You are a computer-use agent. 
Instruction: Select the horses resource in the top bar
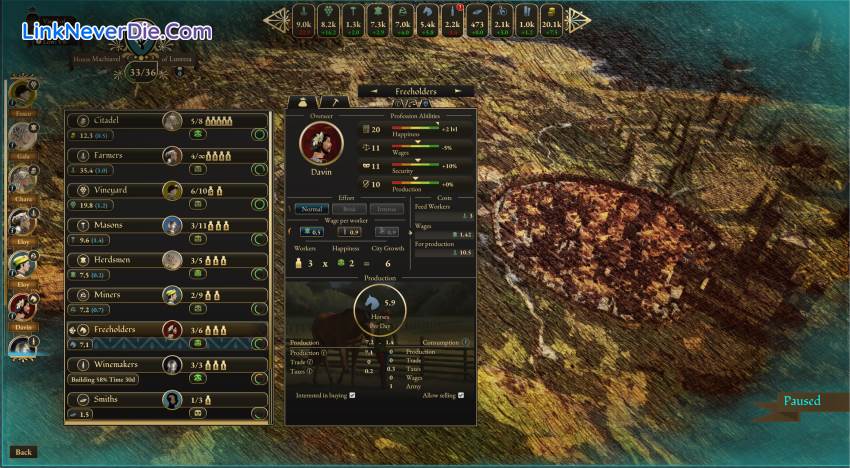pos(427,18)
